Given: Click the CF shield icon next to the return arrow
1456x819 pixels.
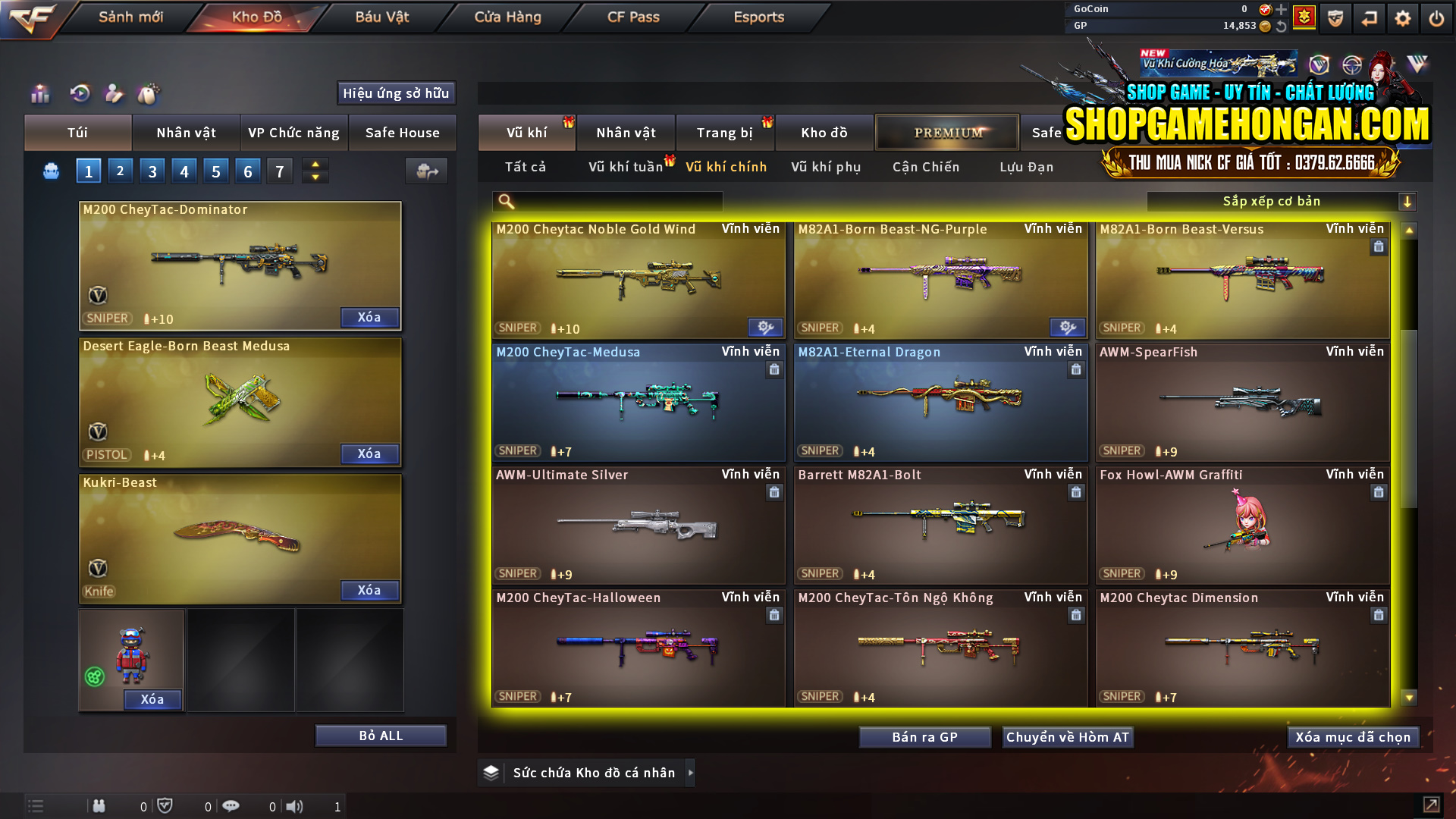Looking at the screenshot, I should click(1335, 17).
